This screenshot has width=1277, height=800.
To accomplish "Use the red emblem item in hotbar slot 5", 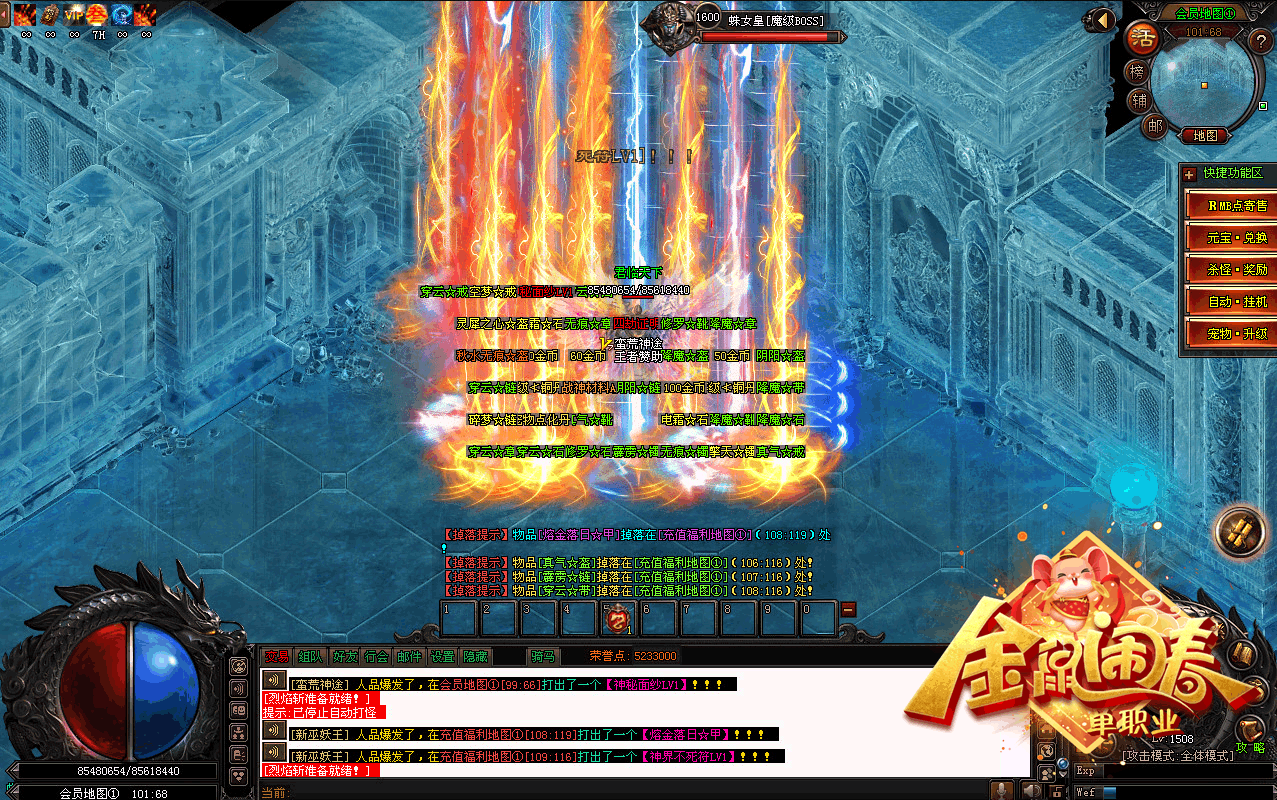I will (x=618, y=619).
